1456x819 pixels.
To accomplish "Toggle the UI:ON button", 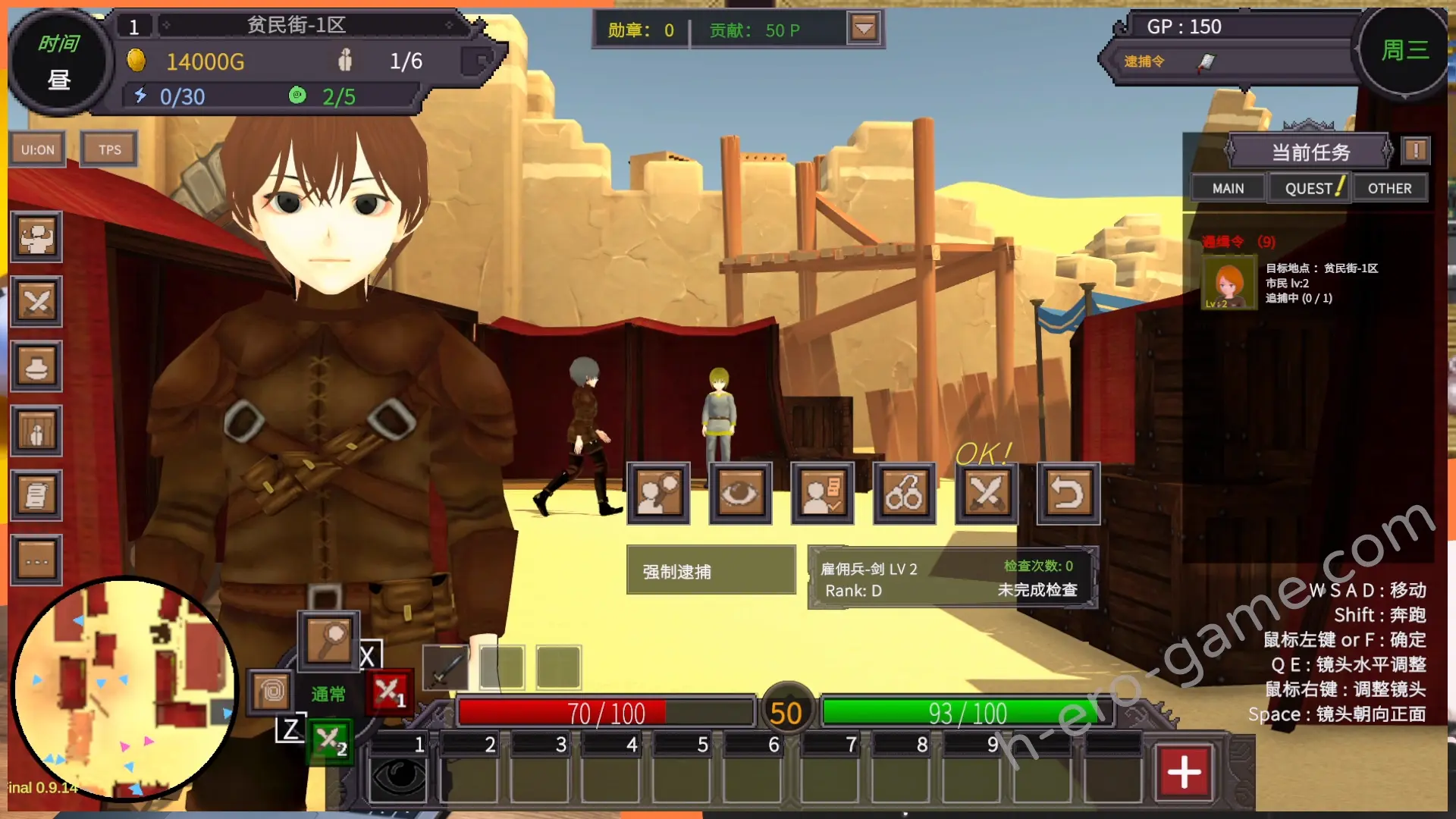I will 37,149.
